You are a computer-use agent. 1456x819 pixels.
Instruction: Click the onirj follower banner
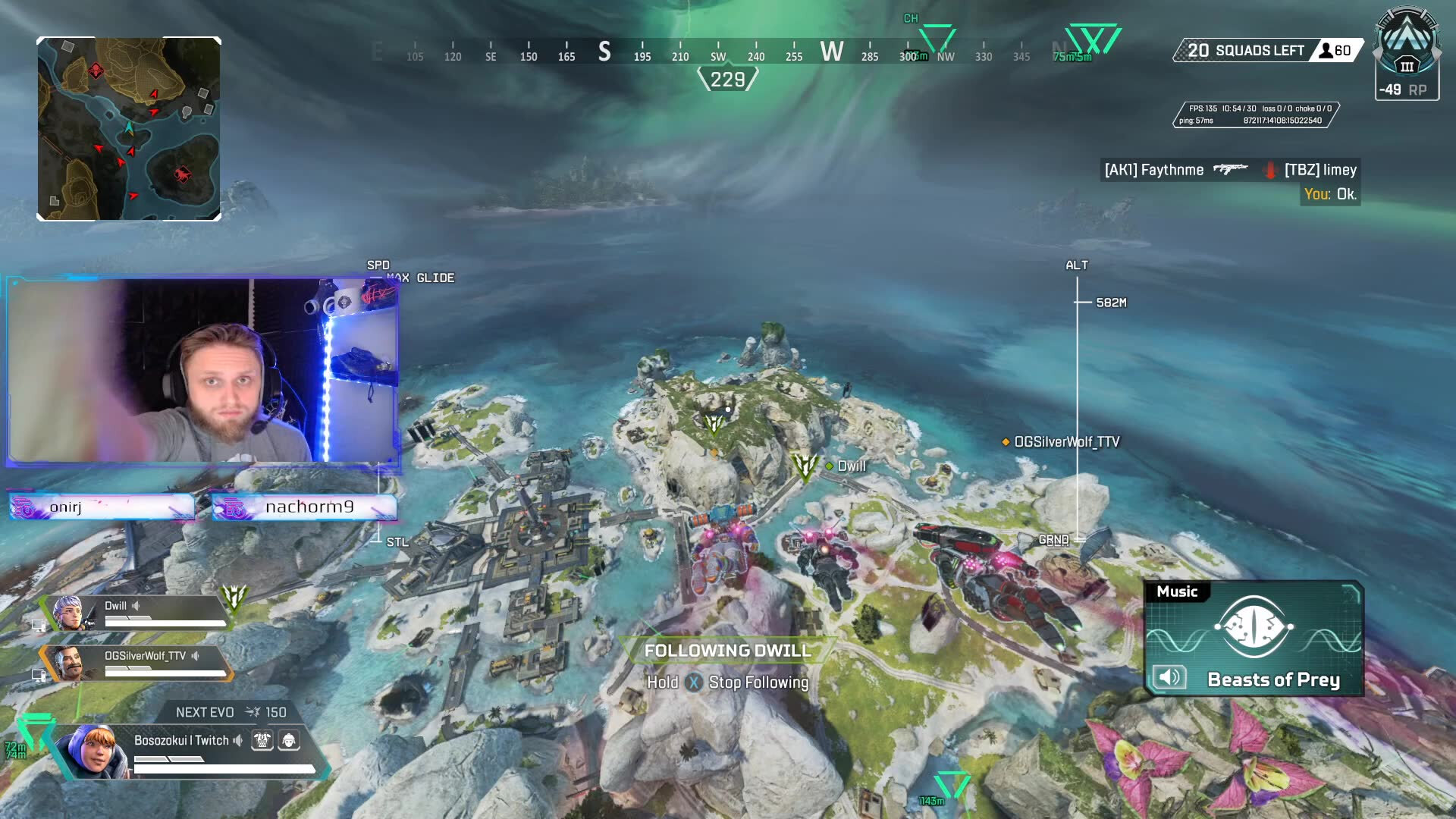102,507
